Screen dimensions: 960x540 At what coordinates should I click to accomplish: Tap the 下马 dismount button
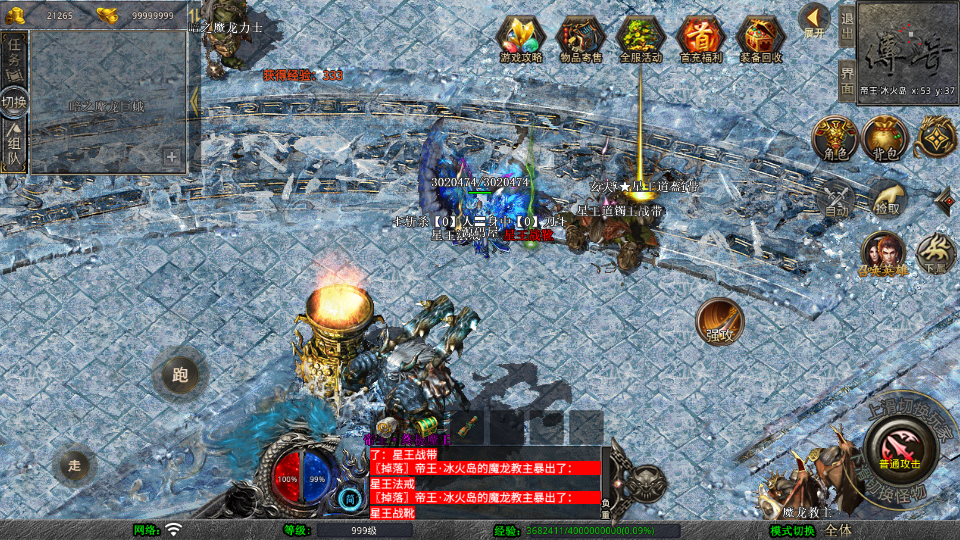(x=936, y=254)
